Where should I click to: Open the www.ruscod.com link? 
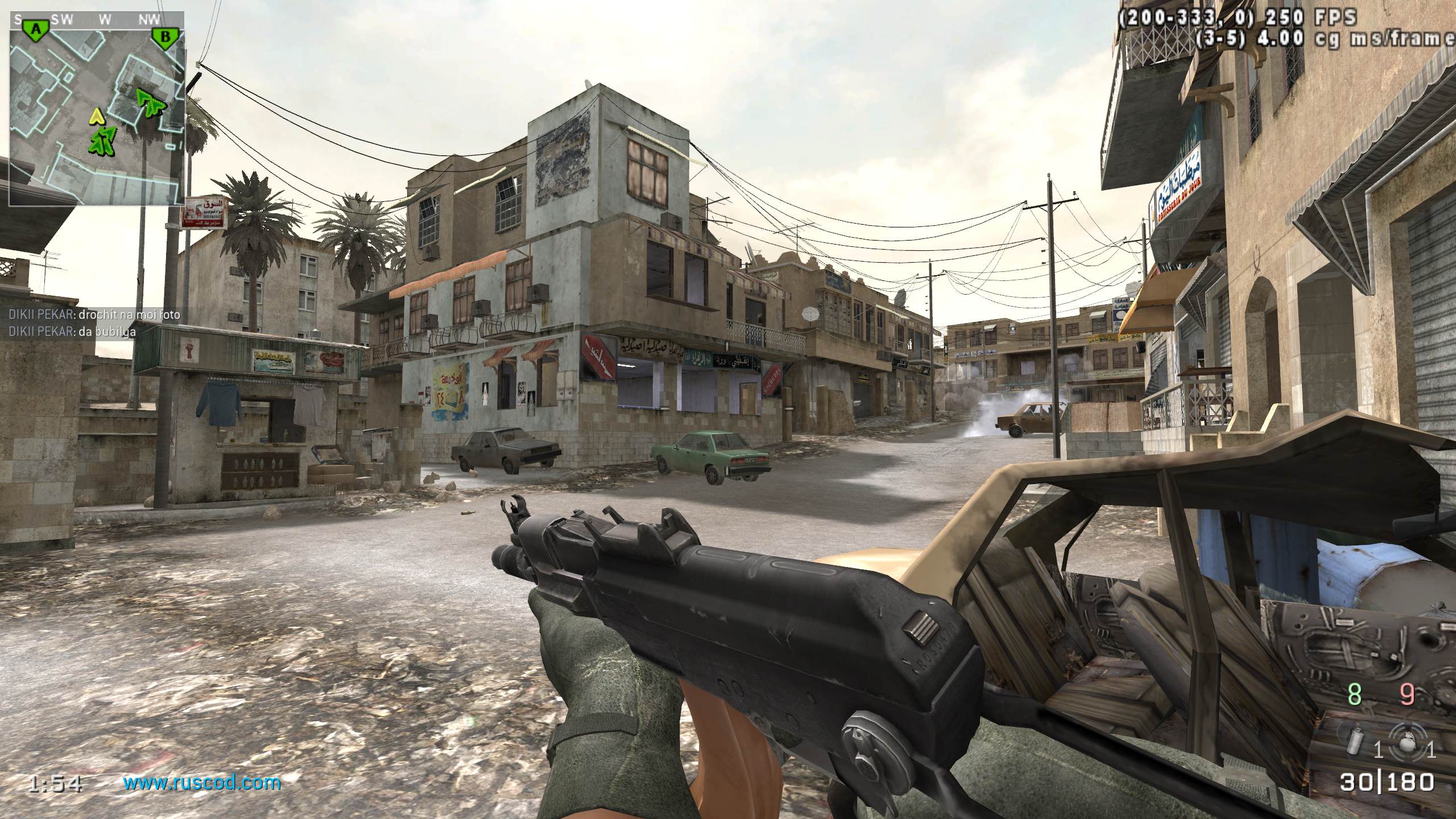tap(202, 783)
